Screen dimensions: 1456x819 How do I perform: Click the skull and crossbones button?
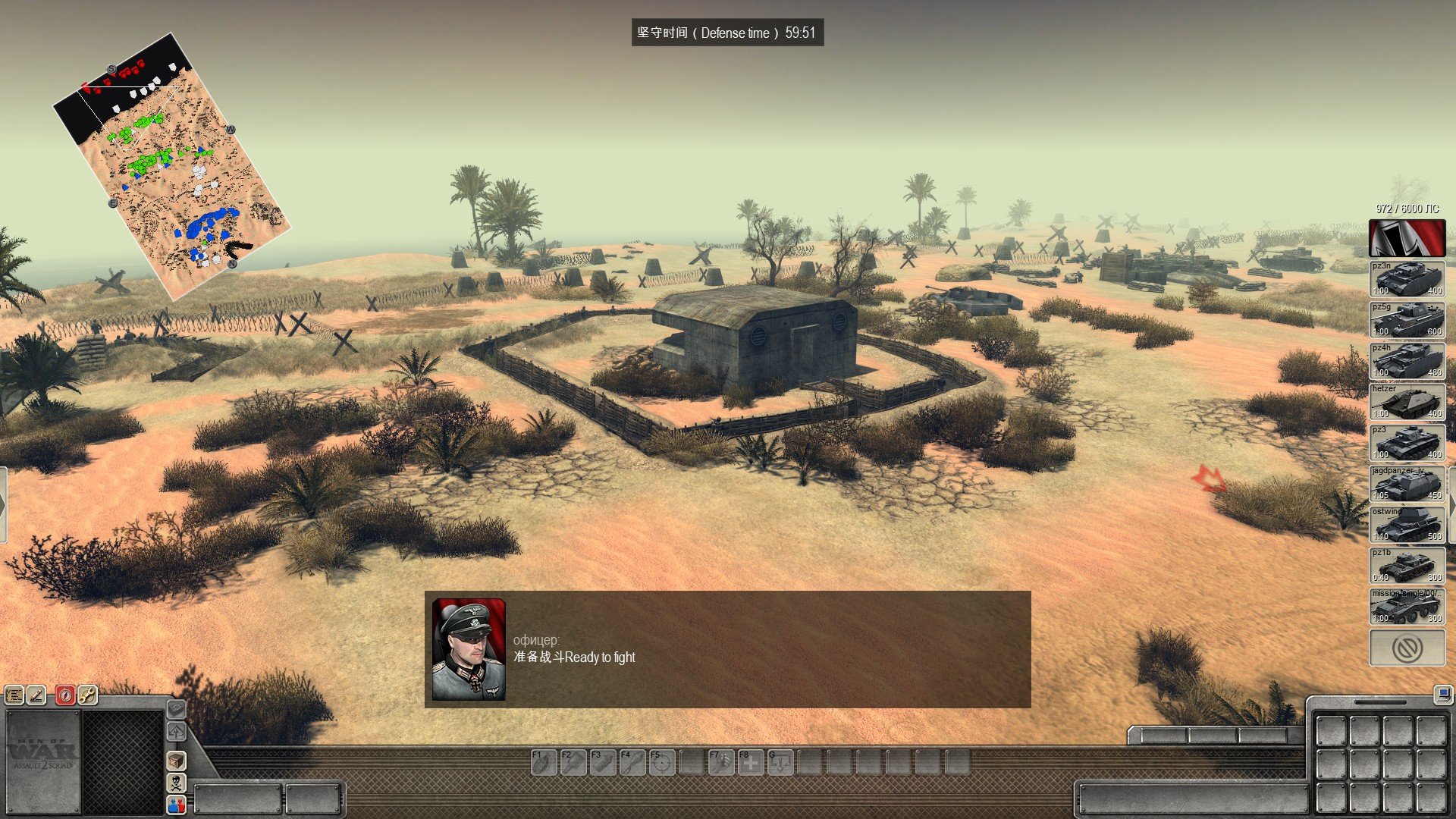coord(176,782)
